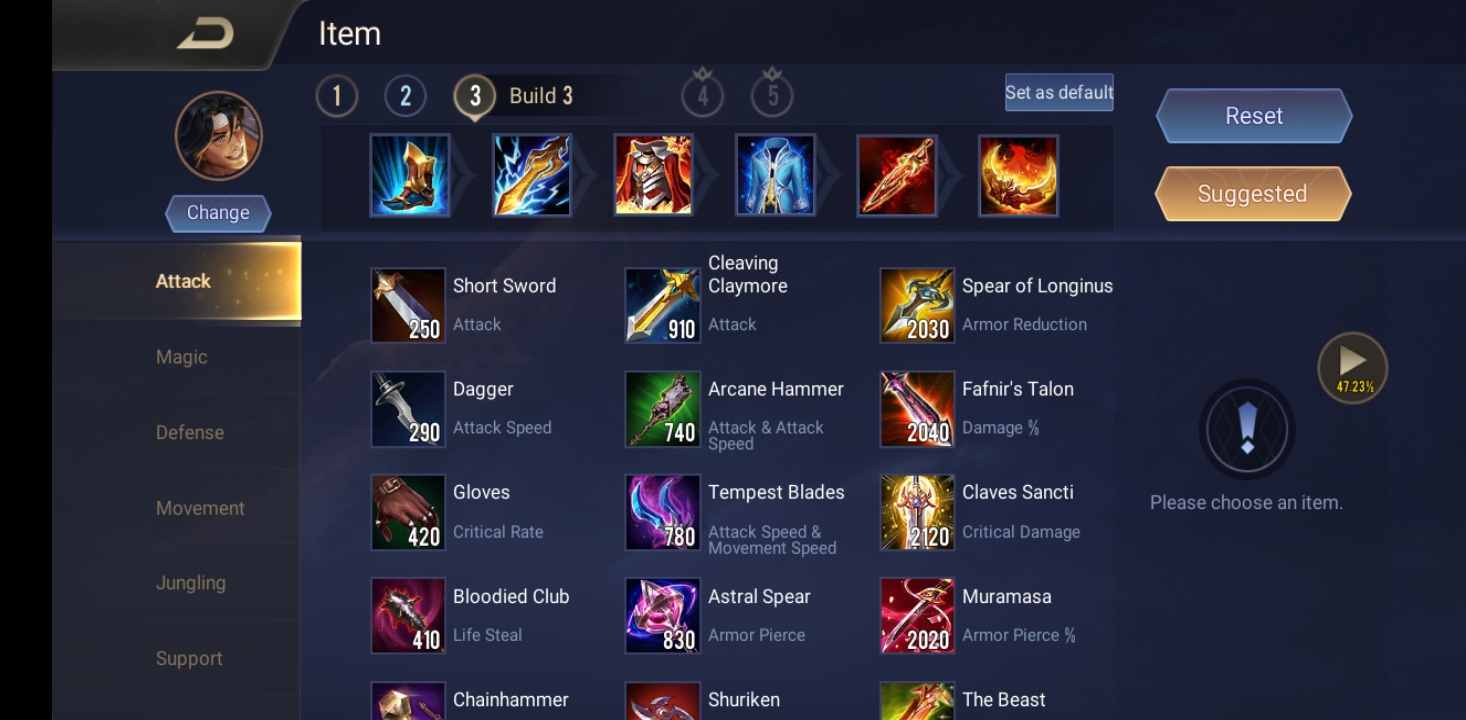Select Tempest Blades
Viewport: 1466px width, 720px height.
[663, 512]
